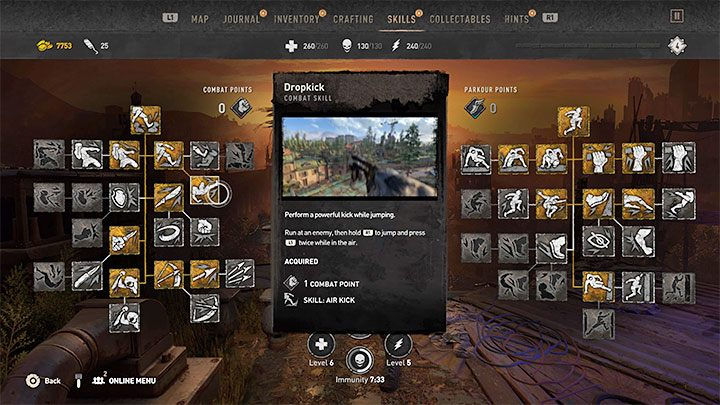The width and height of the screenshot is (720, 405).
Task: Click the stamina Level 5 lightning icon
Action: 396,345
